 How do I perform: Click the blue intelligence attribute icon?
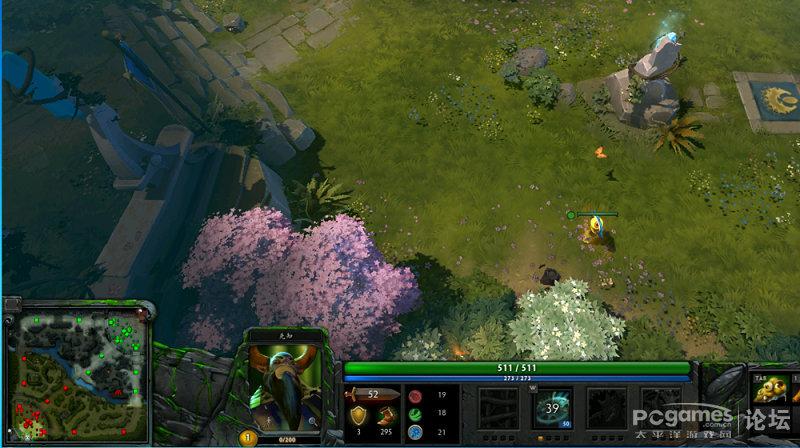tap(414, 431)
